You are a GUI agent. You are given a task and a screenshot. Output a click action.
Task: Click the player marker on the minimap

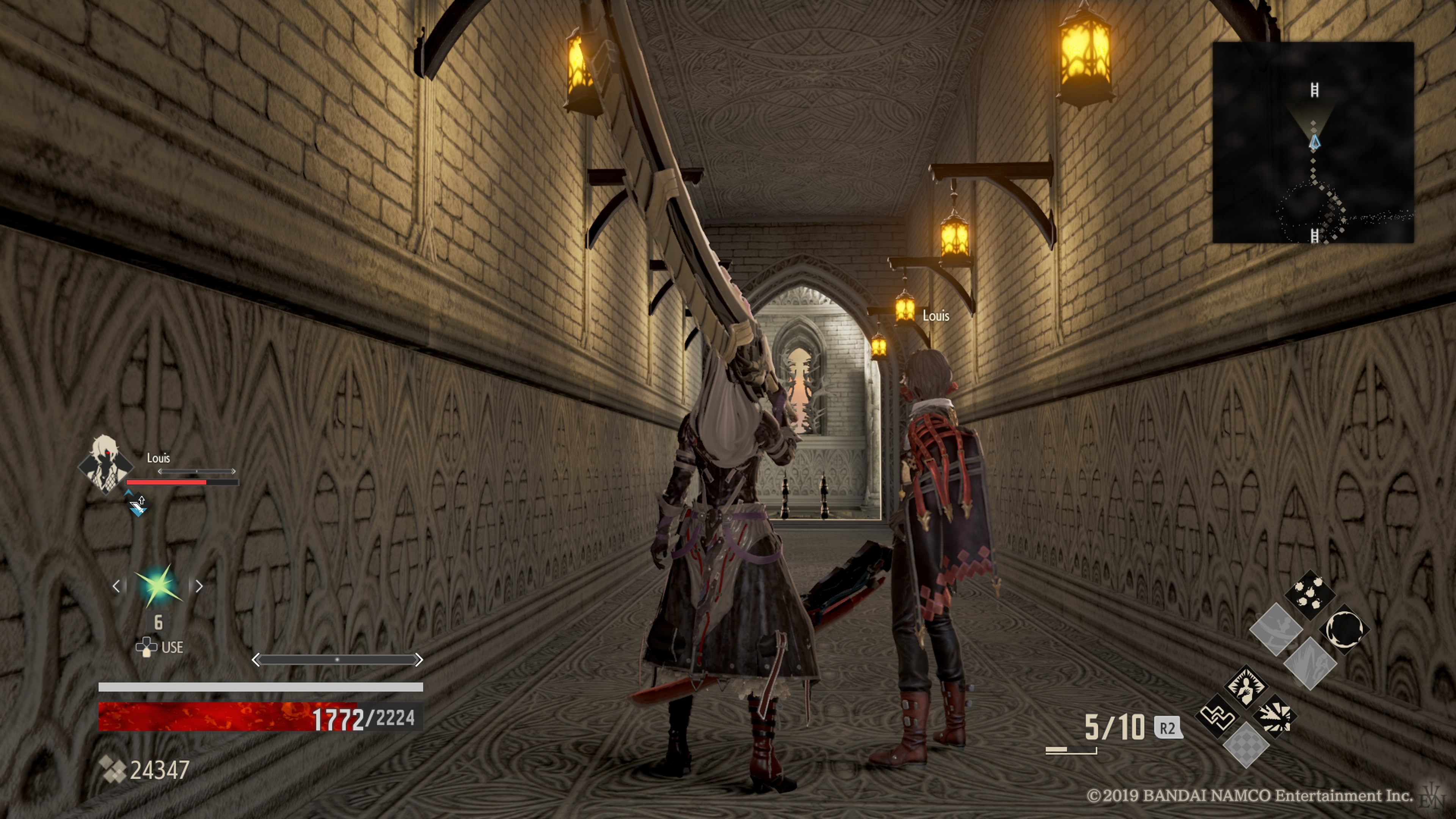tap(1315, 141)
